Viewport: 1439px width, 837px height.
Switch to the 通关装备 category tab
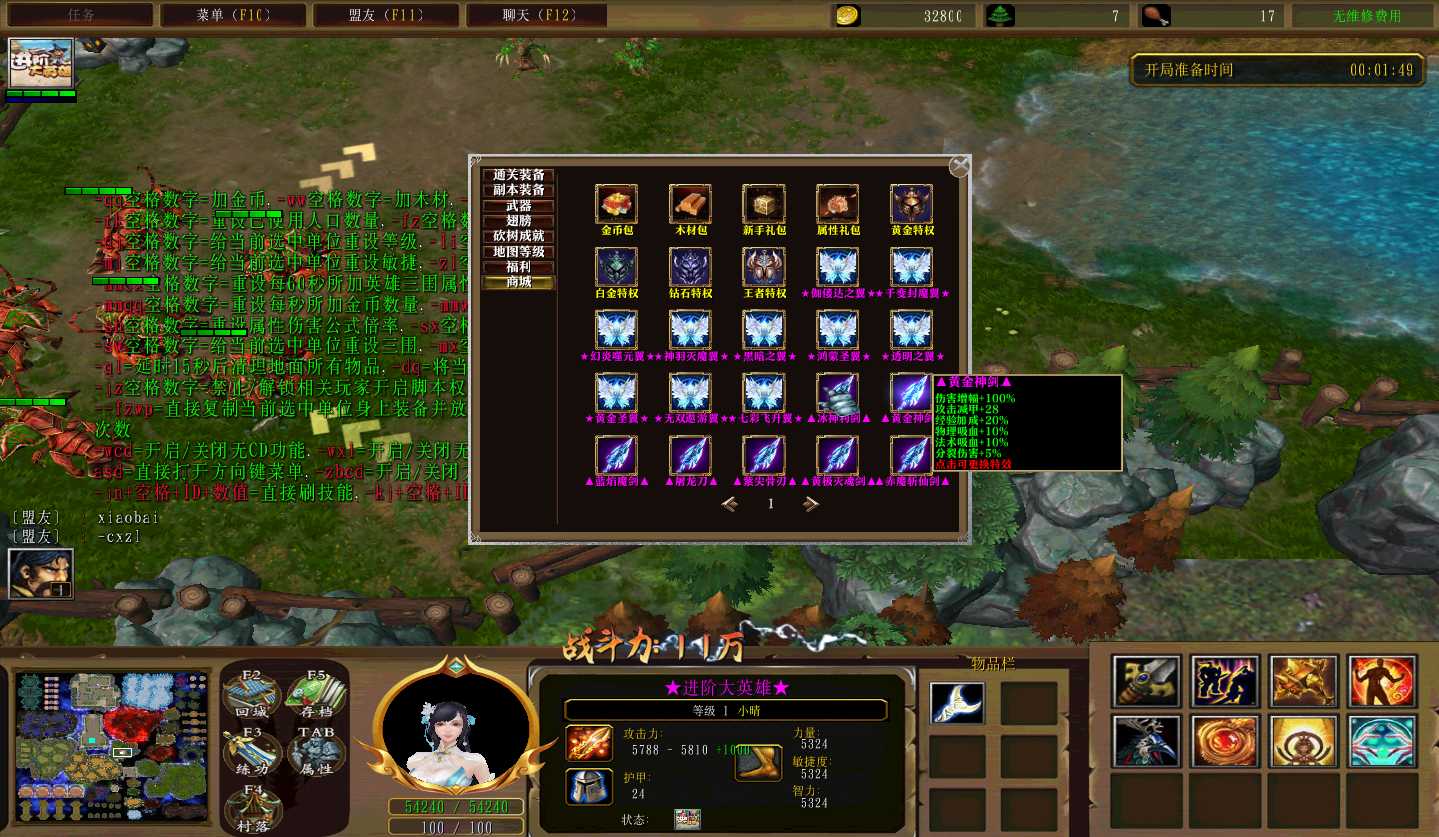click(x=519, y=175)
